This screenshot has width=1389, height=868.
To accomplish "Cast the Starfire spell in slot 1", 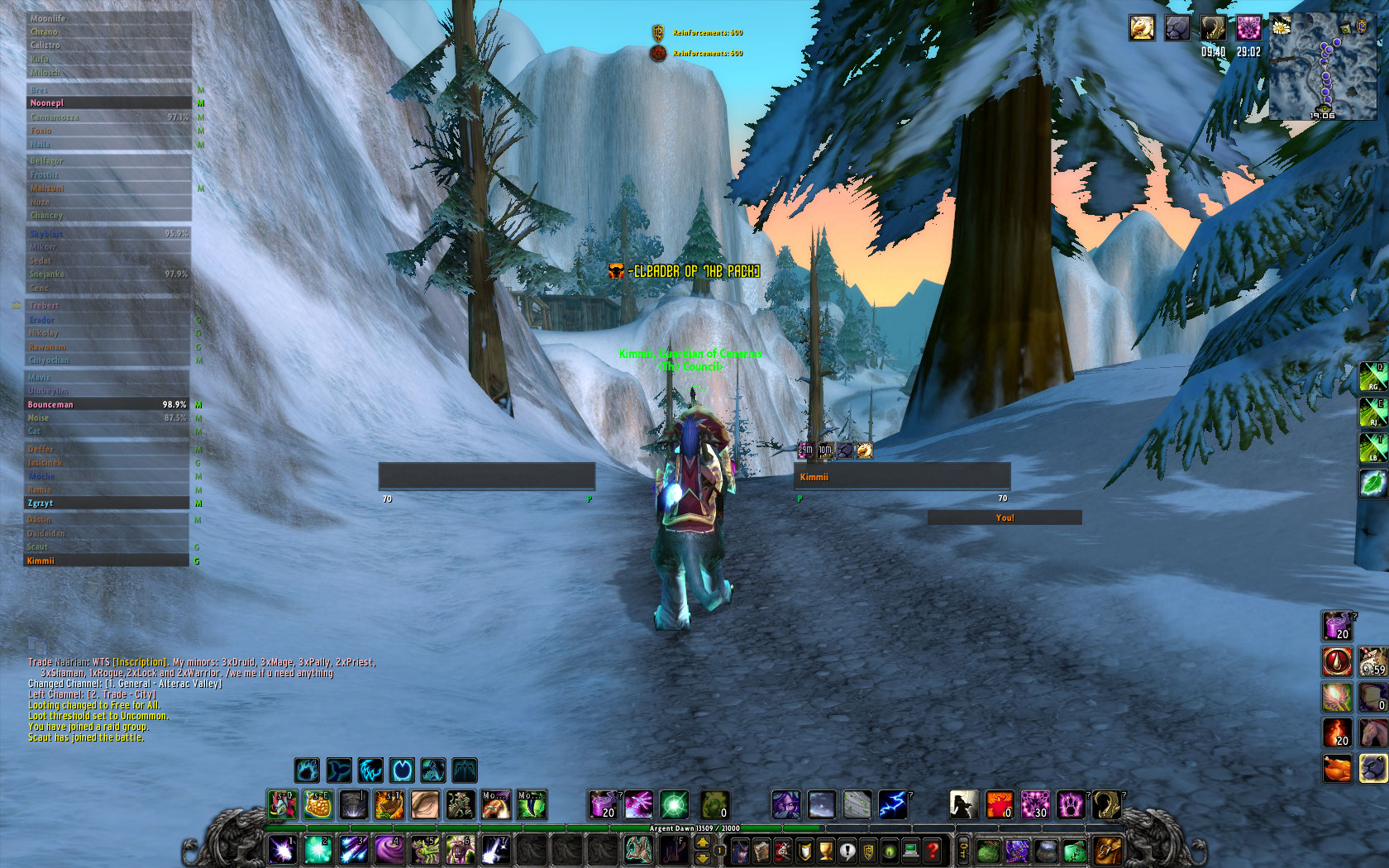I will point(282,849).
